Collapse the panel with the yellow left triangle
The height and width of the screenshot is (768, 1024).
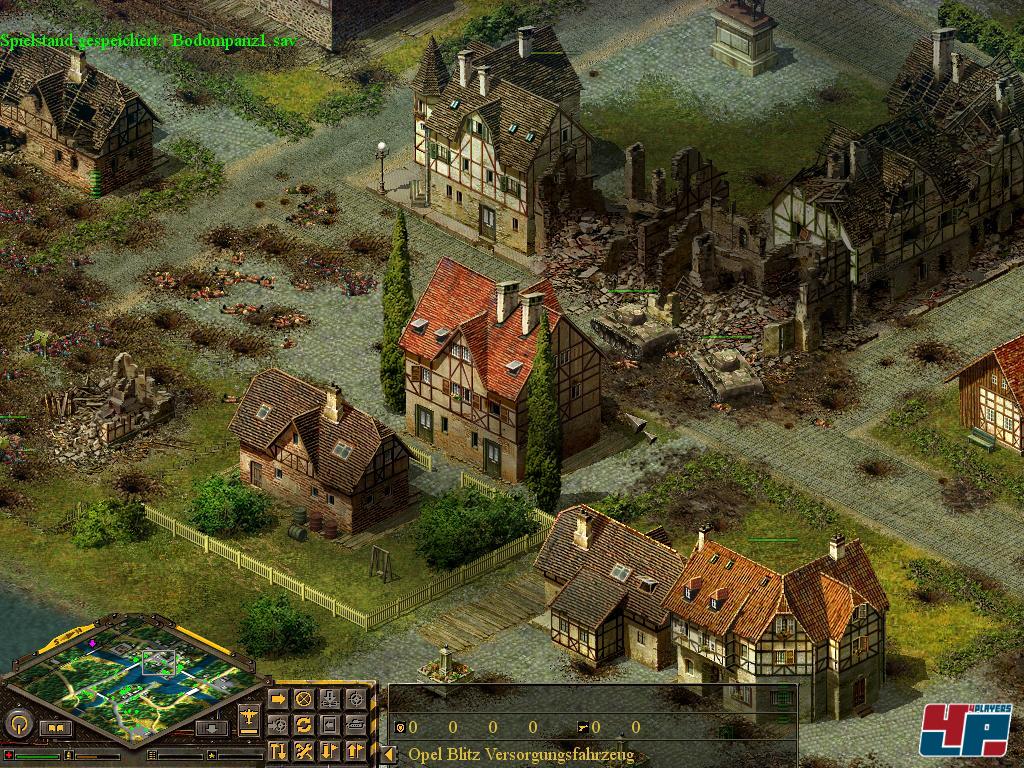tap(389, 754)
